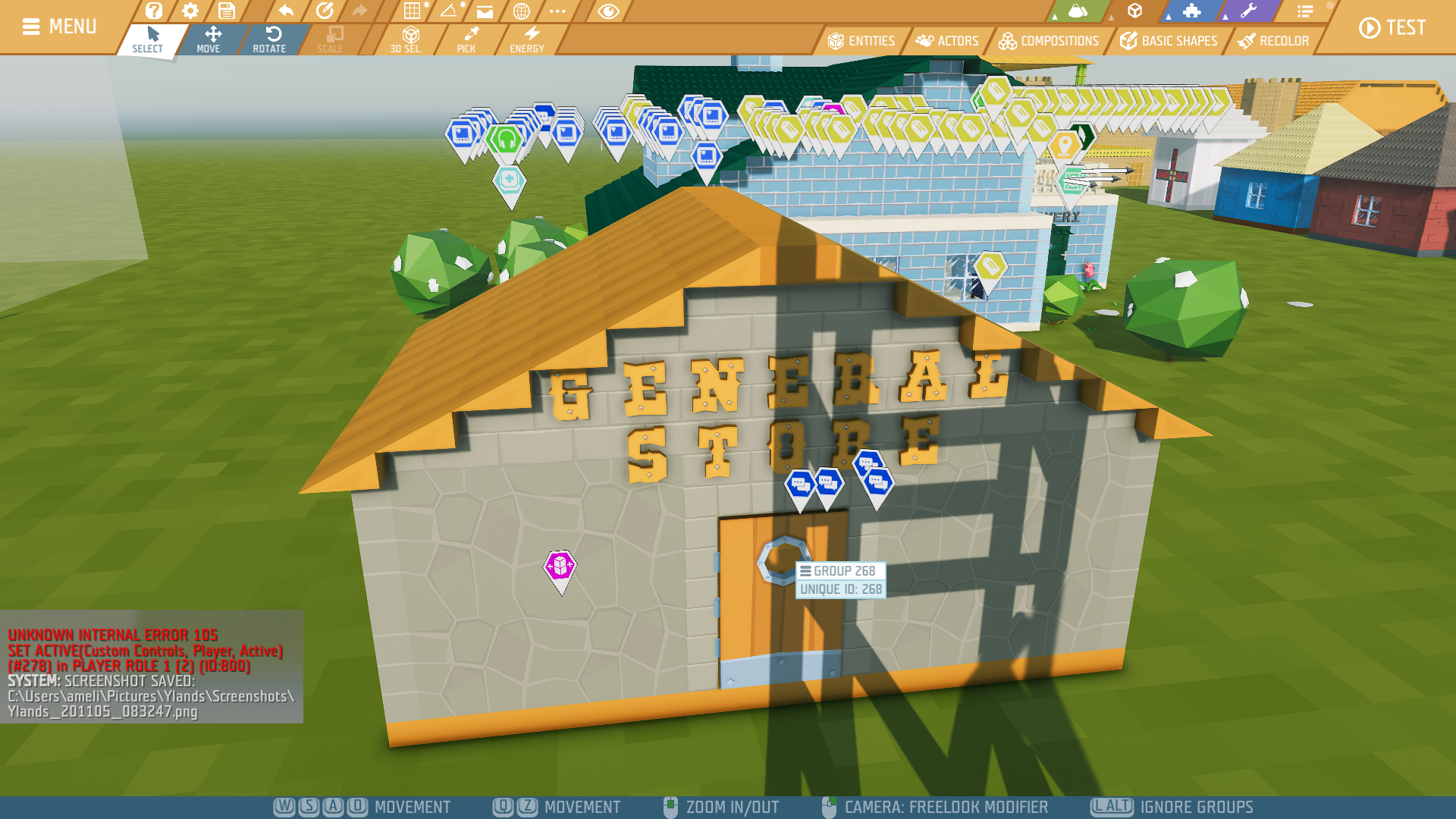Open the help question mark button
The height and width of the screenshot is (819, 1456).
(154, 11)
